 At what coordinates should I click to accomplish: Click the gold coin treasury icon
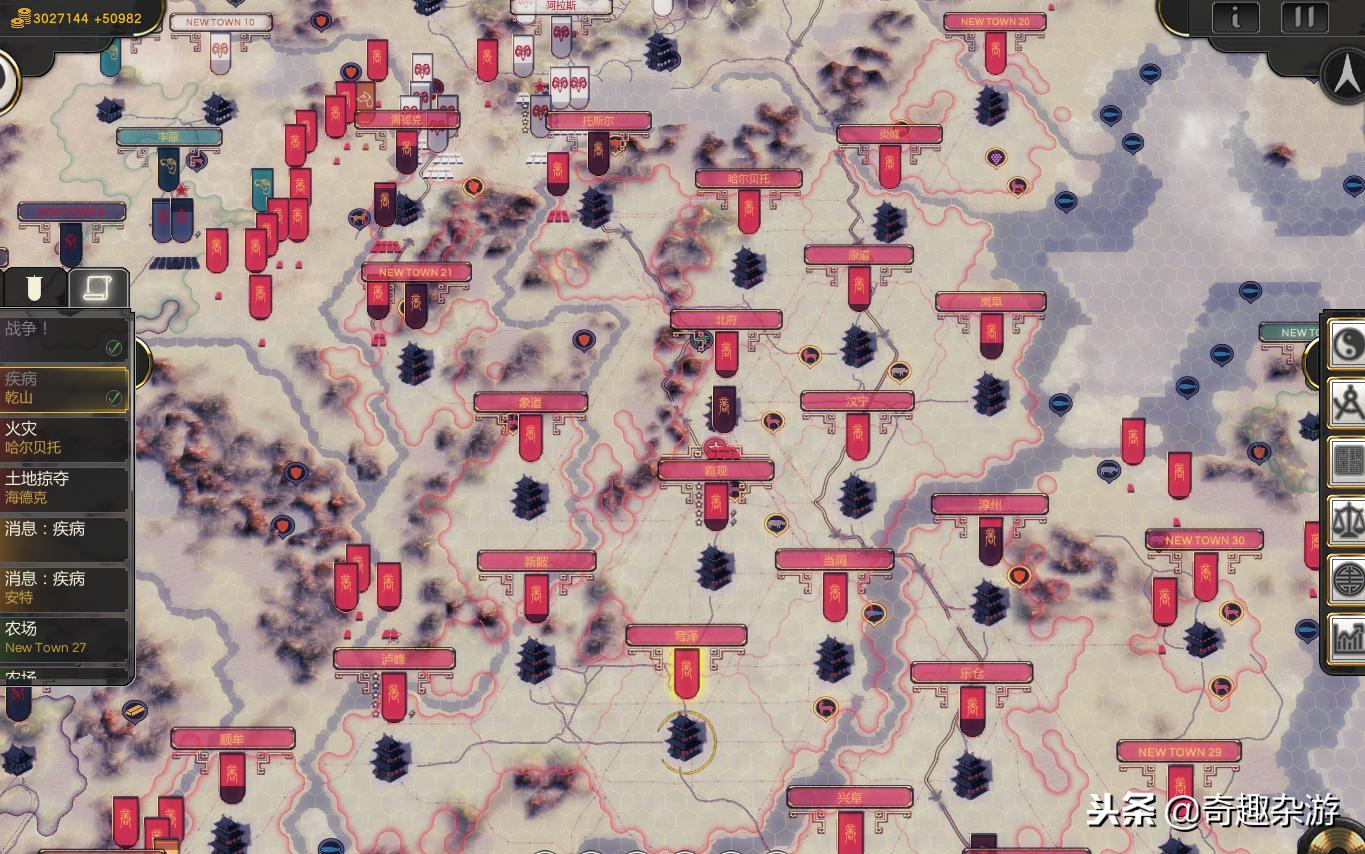(x=20, y=17)
